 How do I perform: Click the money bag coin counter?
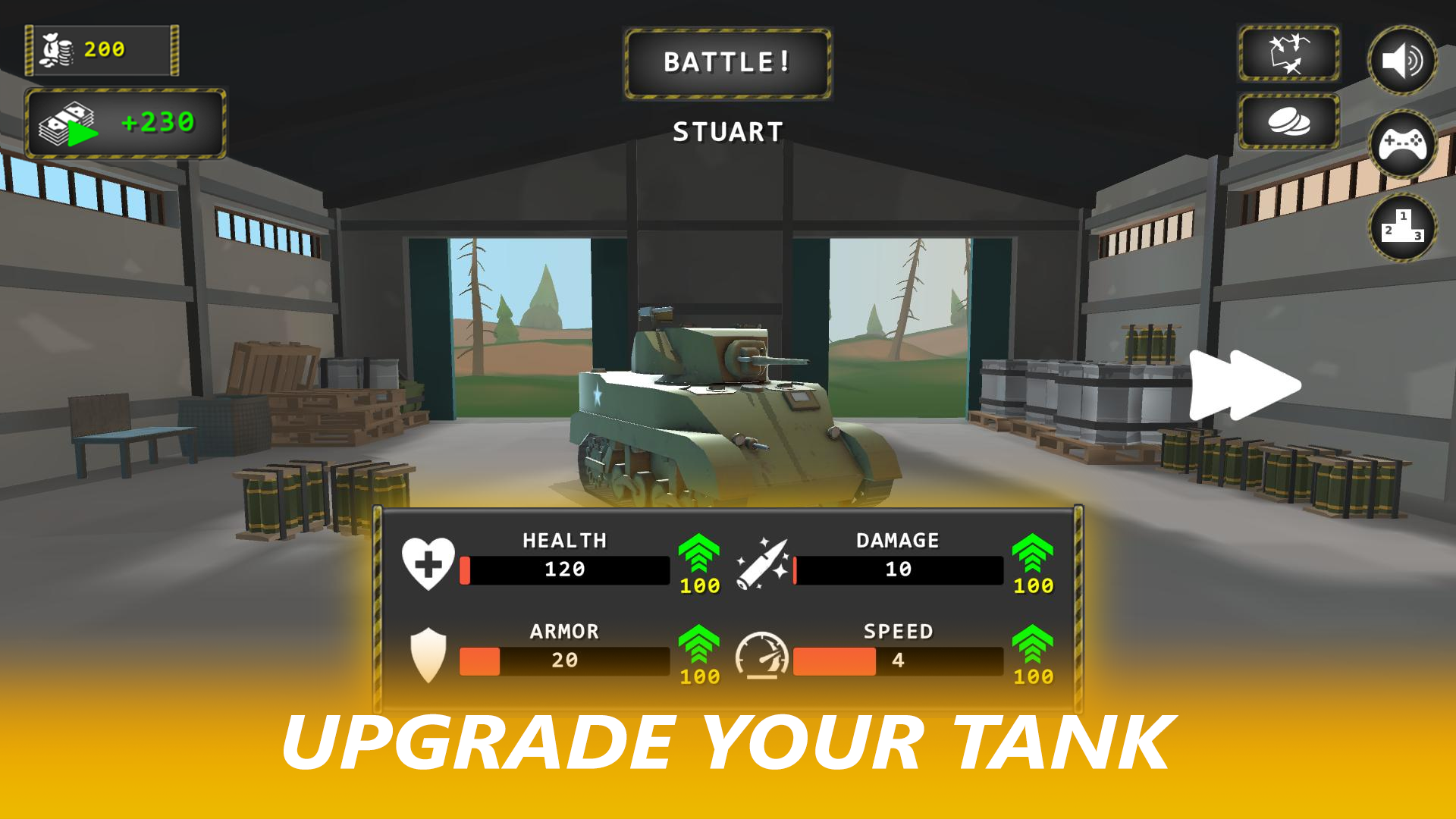click(x=102, y=50)
